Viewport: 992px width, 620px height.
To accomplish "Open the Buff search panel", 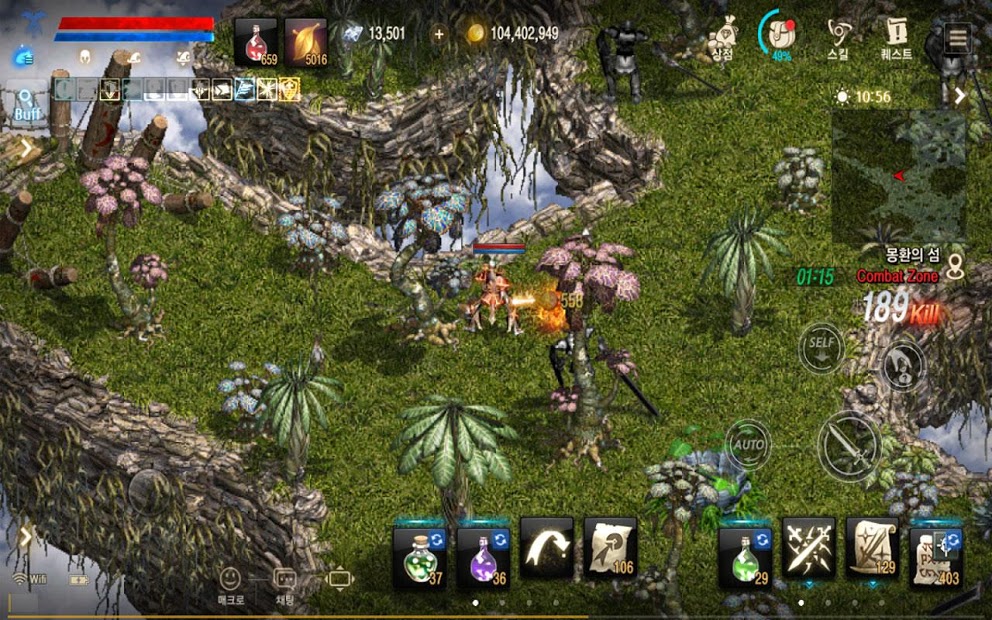I will point(26,105).
